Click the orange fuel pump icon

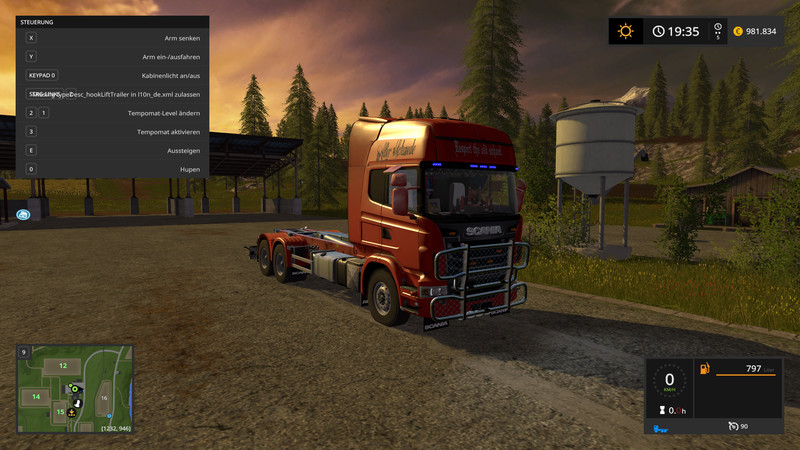[x=704, y=369]
